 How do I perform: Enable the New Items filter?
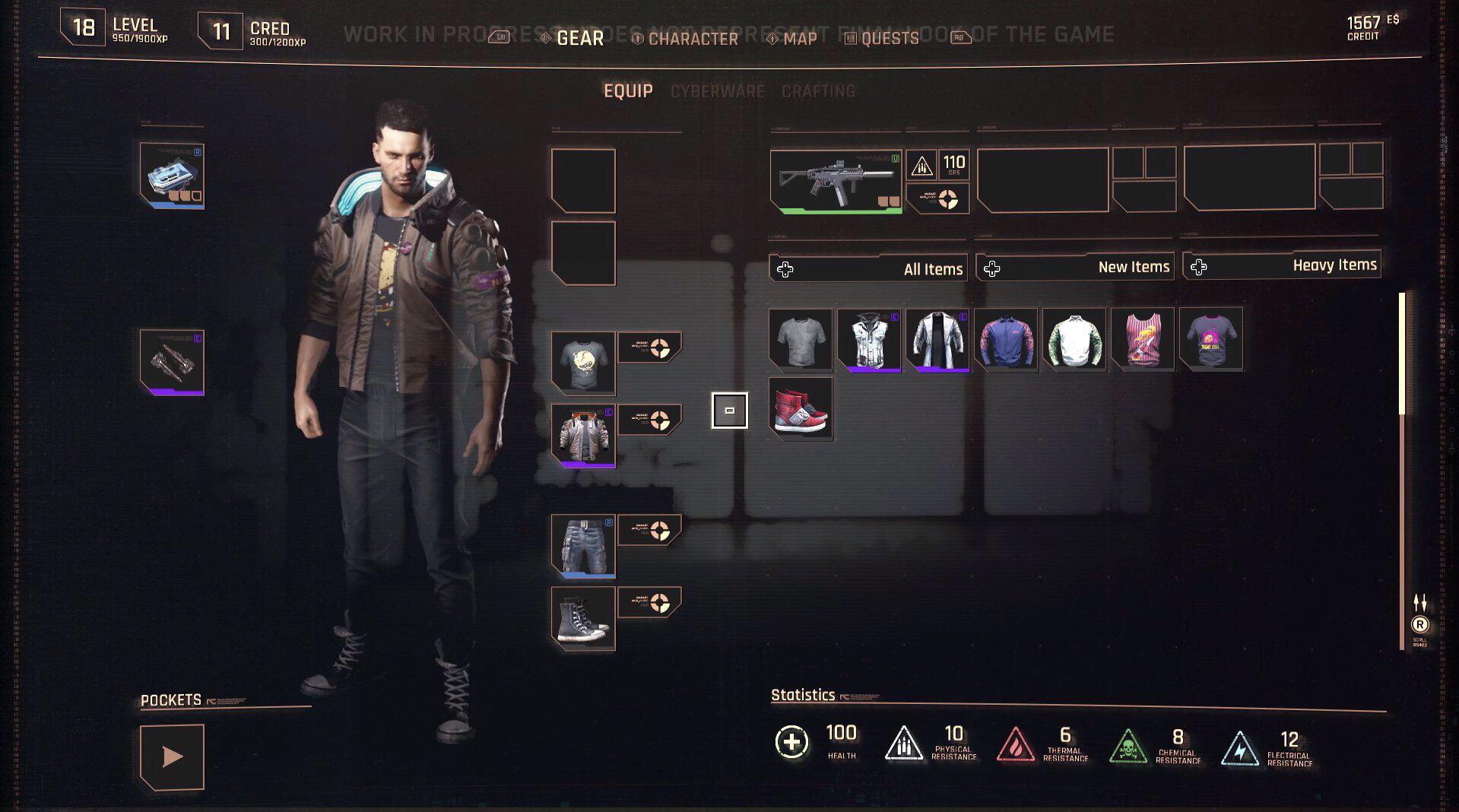pos(1074,267)
